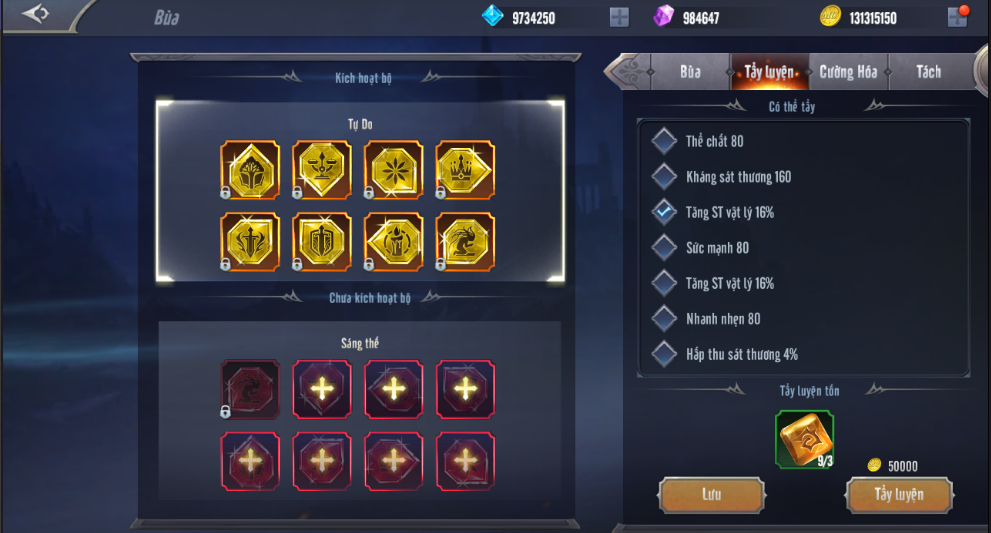Screen dimensions: 991x533
Task: Select the Tách tab
Action: point(928,72)
